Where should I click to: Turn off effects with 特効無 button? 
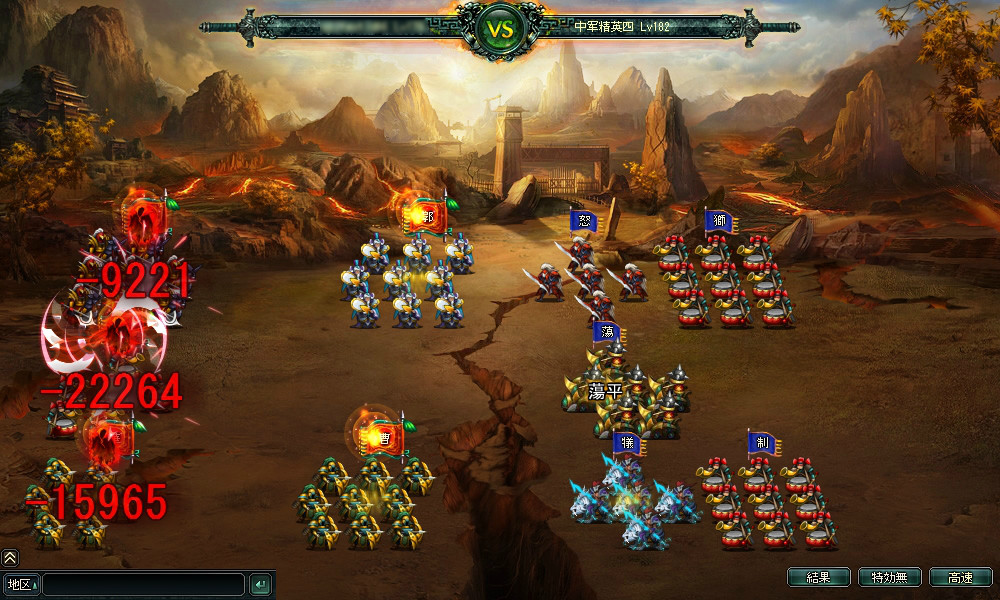[889, 578]
